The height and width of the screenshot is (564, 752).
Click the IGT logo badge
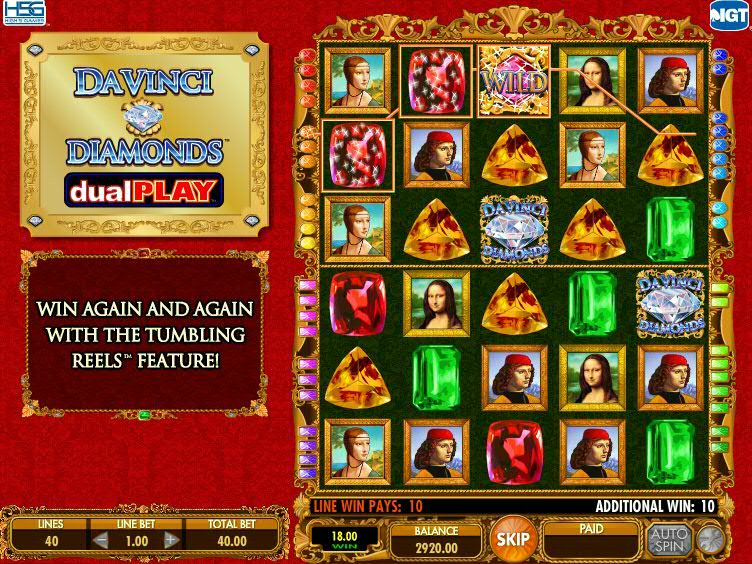tap(727, 13)
